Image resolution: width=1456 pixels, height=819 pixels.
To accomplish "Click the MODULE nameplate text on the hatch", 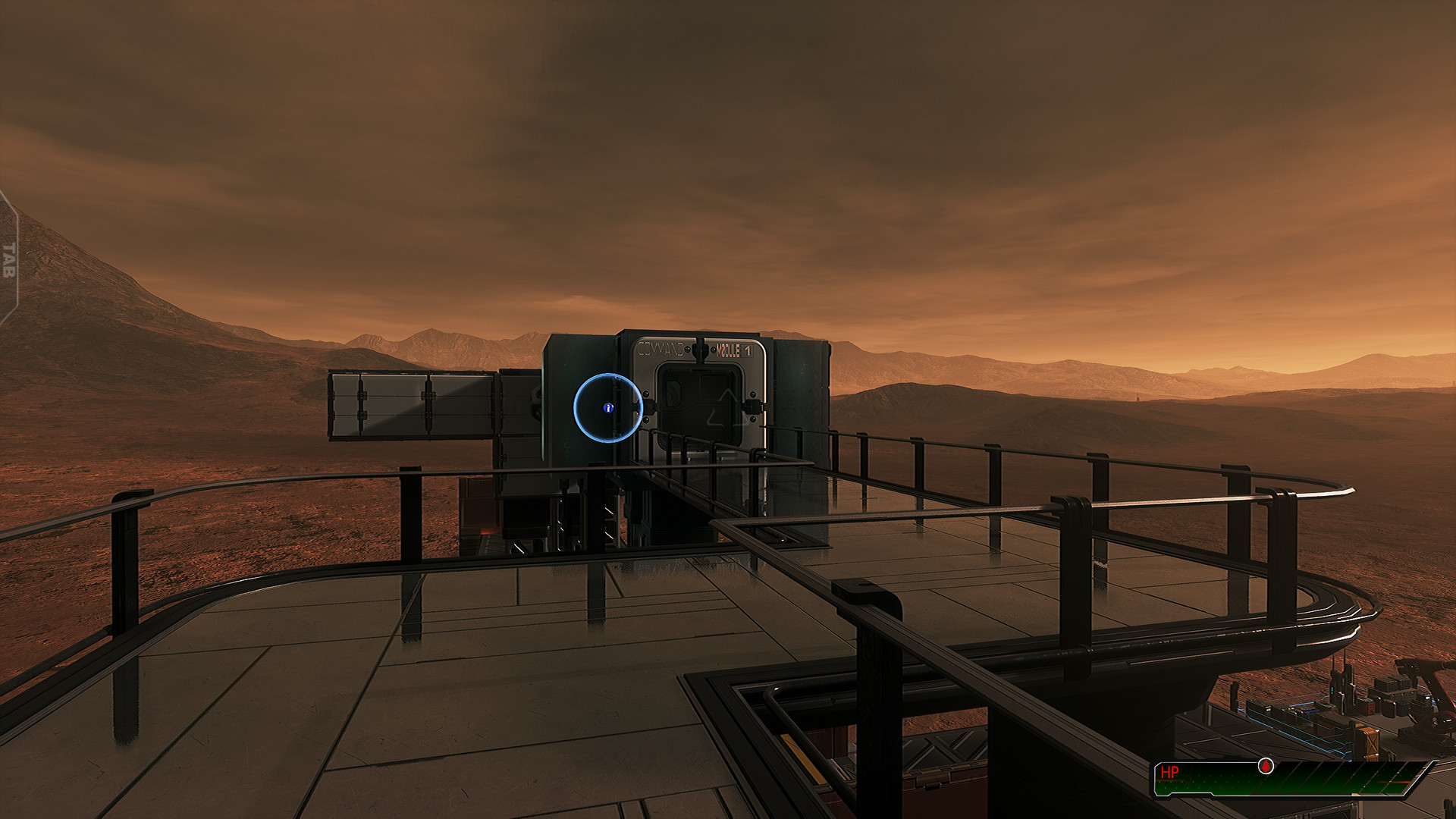I will tap(726, 351).
